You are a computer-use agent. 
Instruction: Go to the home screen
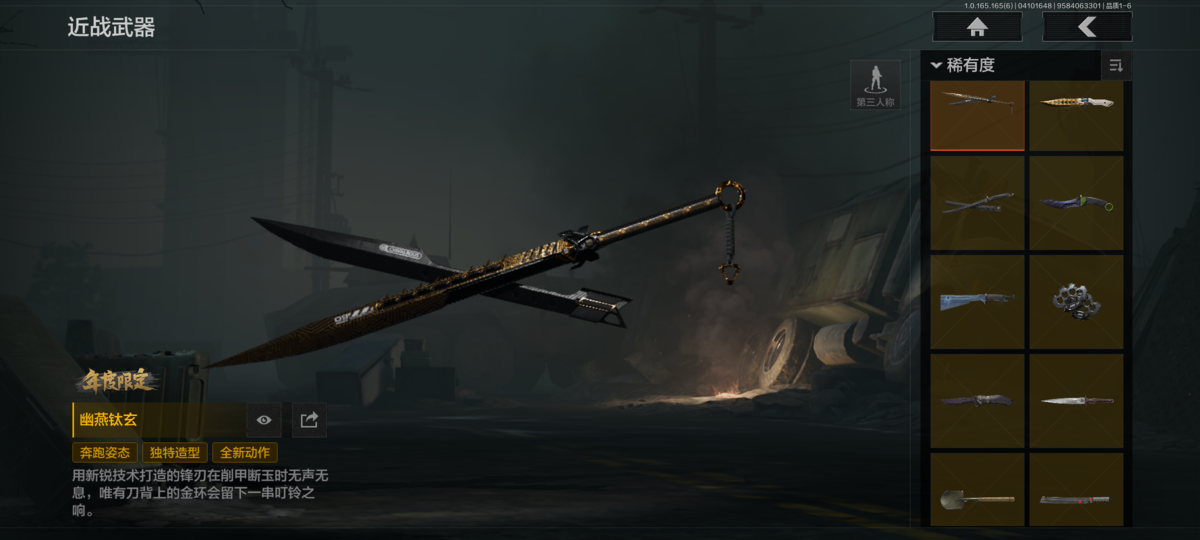[977, 27]
